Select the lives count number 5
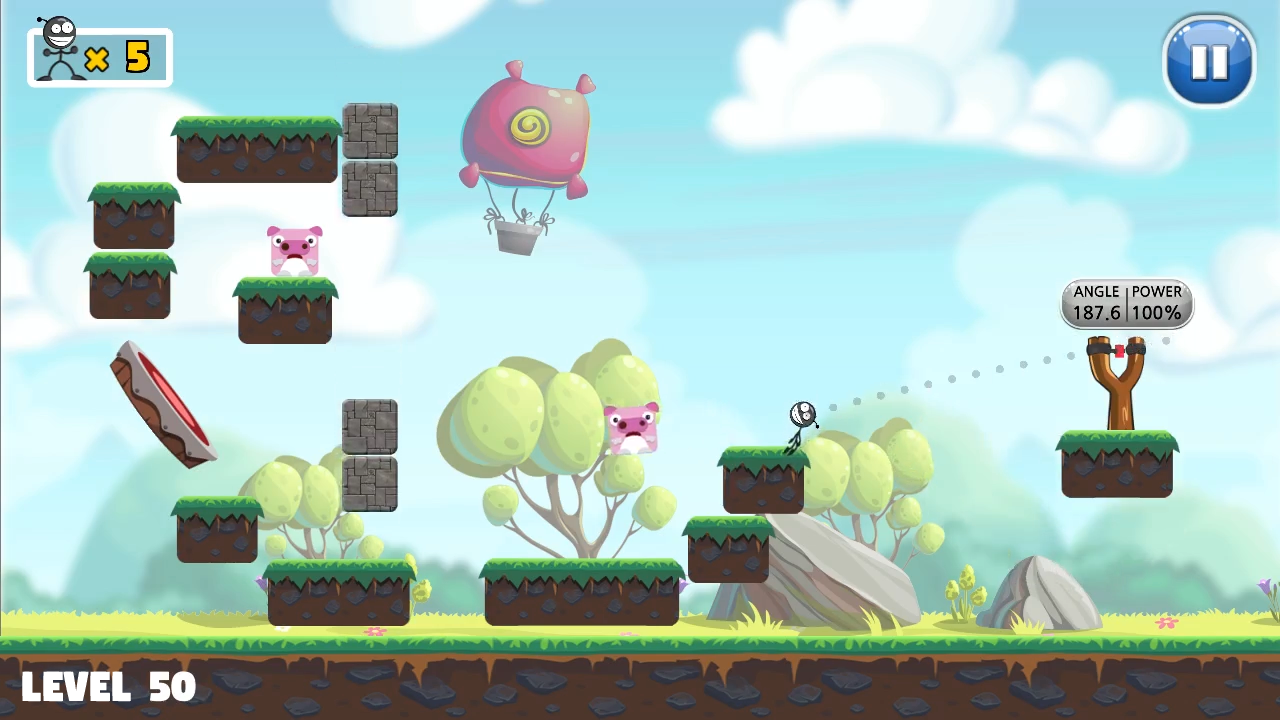 [x=138, y=57]
